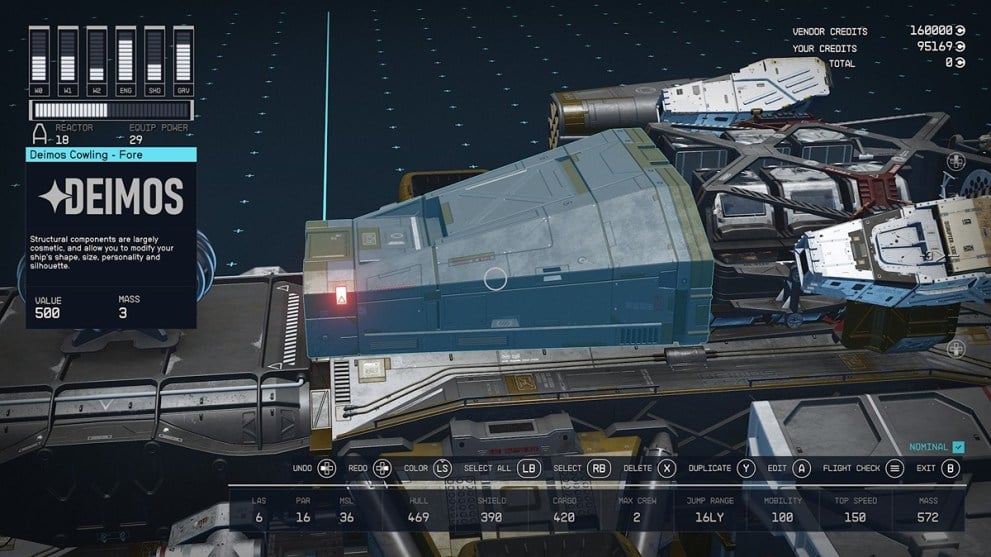The image size is (991, 557).
Task: Undo the last ship builder change
Action: [x=326, y=468]
